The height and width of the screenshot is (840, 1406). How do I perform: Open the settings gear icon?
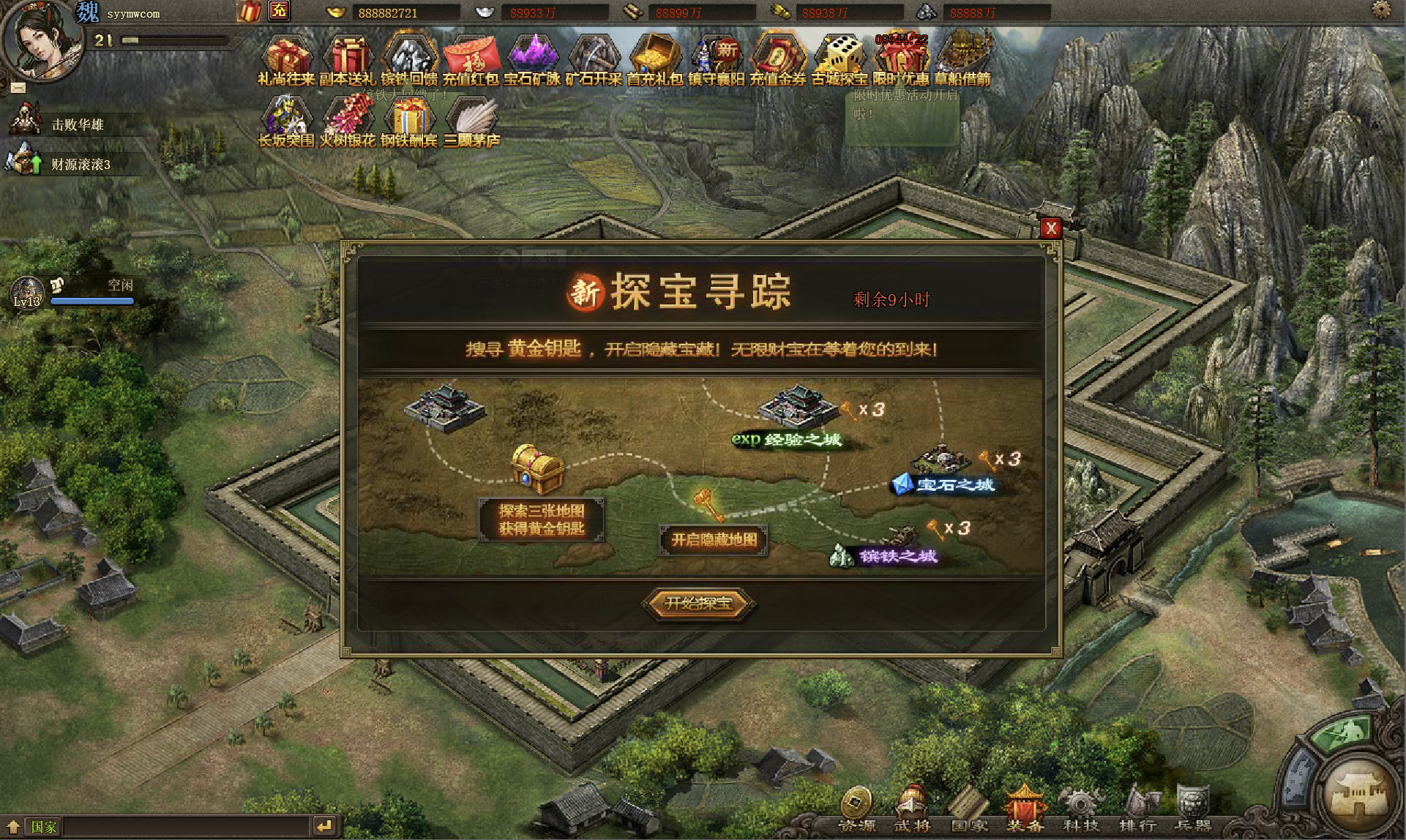coord(1381,10)
